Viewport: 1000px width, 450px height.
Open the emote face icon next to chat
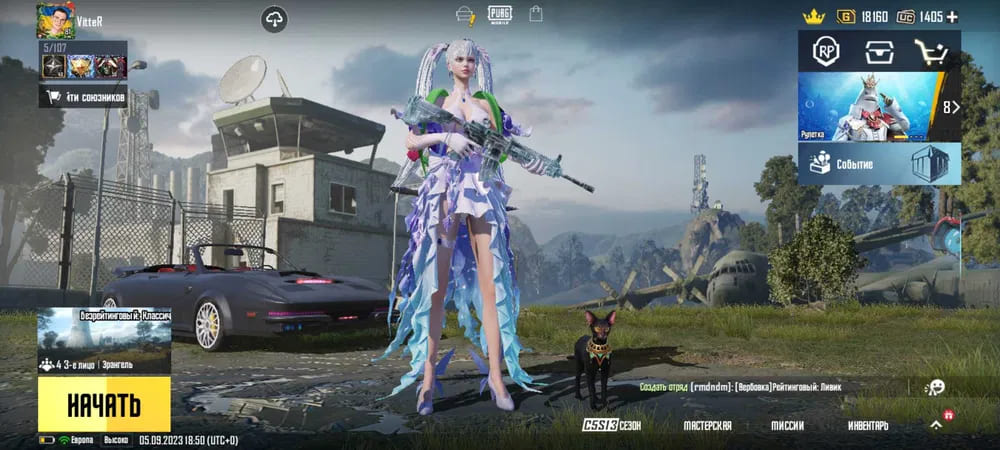click(x=935, y=386)
